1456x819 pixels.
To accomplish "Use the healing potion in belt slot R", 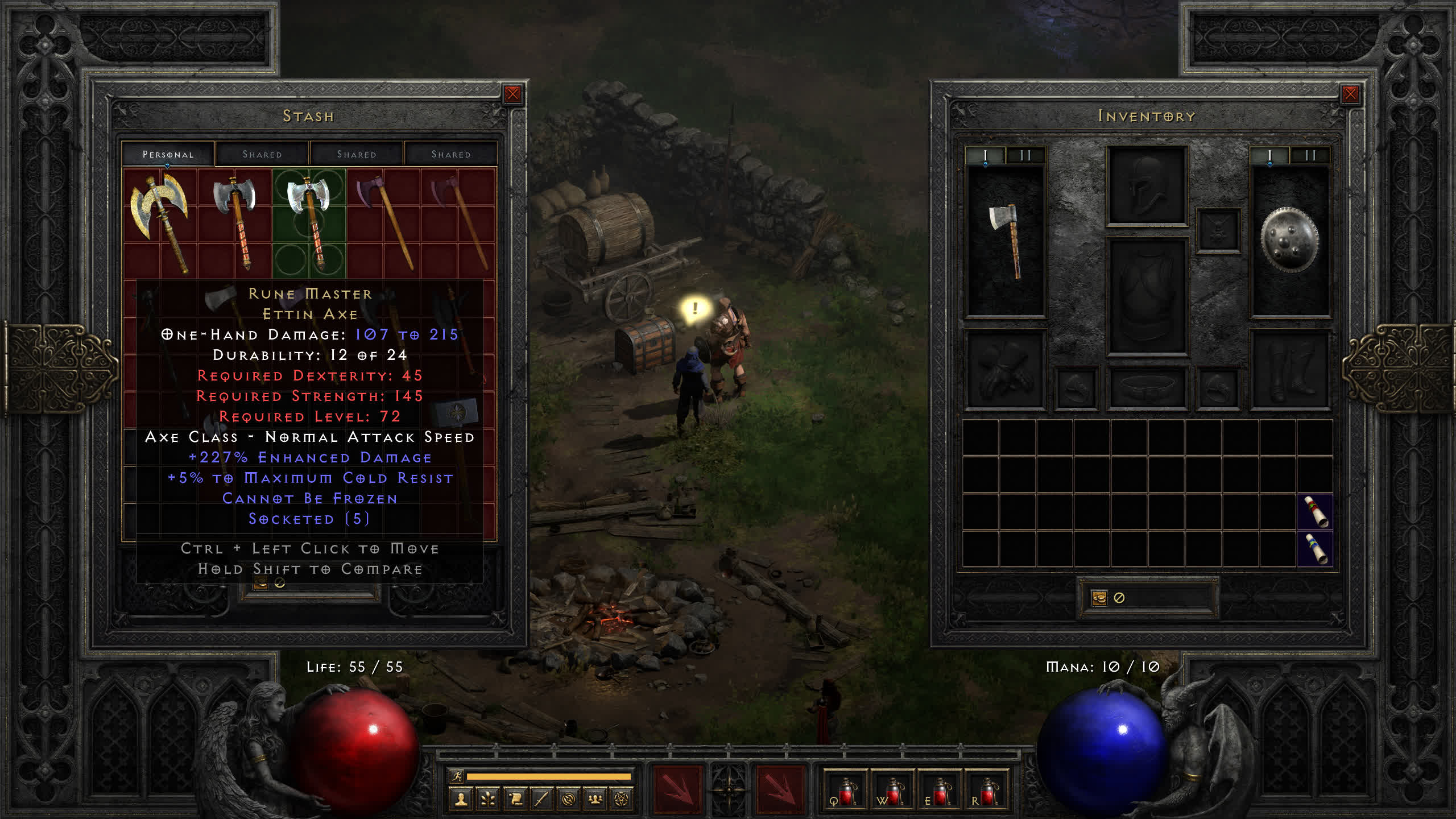I will [x=986, y=791].
